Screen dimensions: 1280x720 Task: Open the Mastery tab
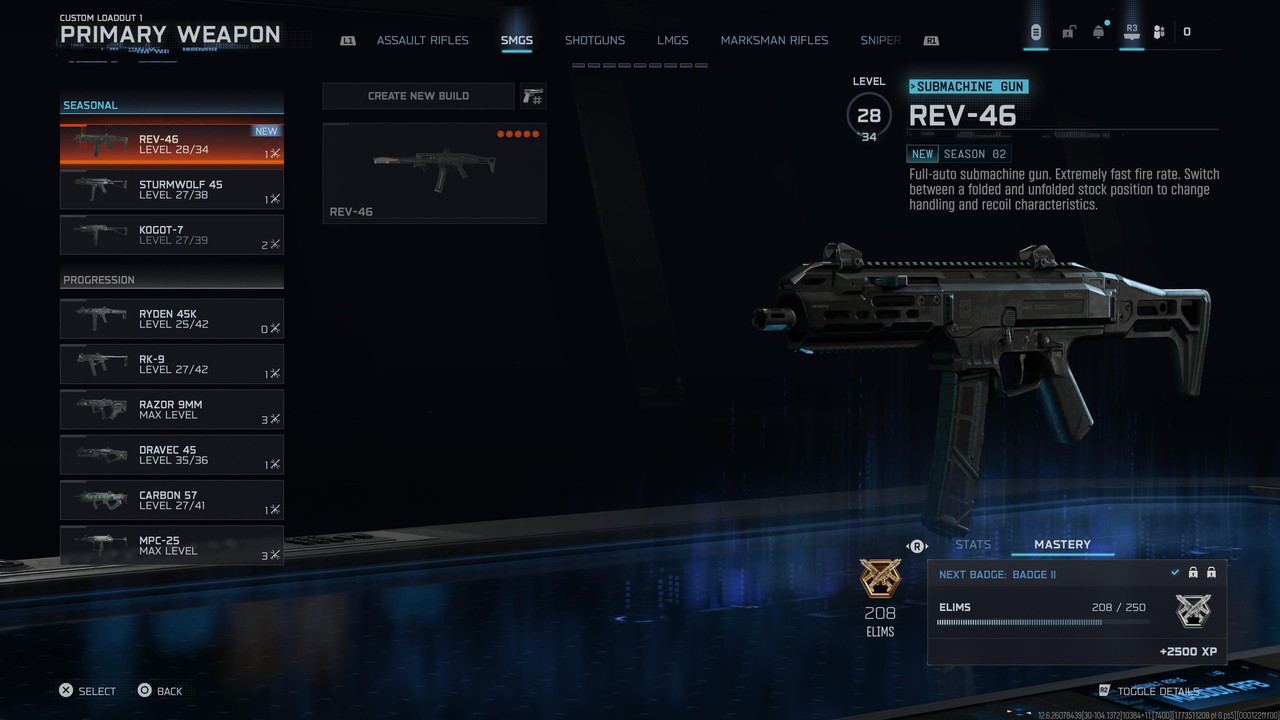[x=1062, y=545]
